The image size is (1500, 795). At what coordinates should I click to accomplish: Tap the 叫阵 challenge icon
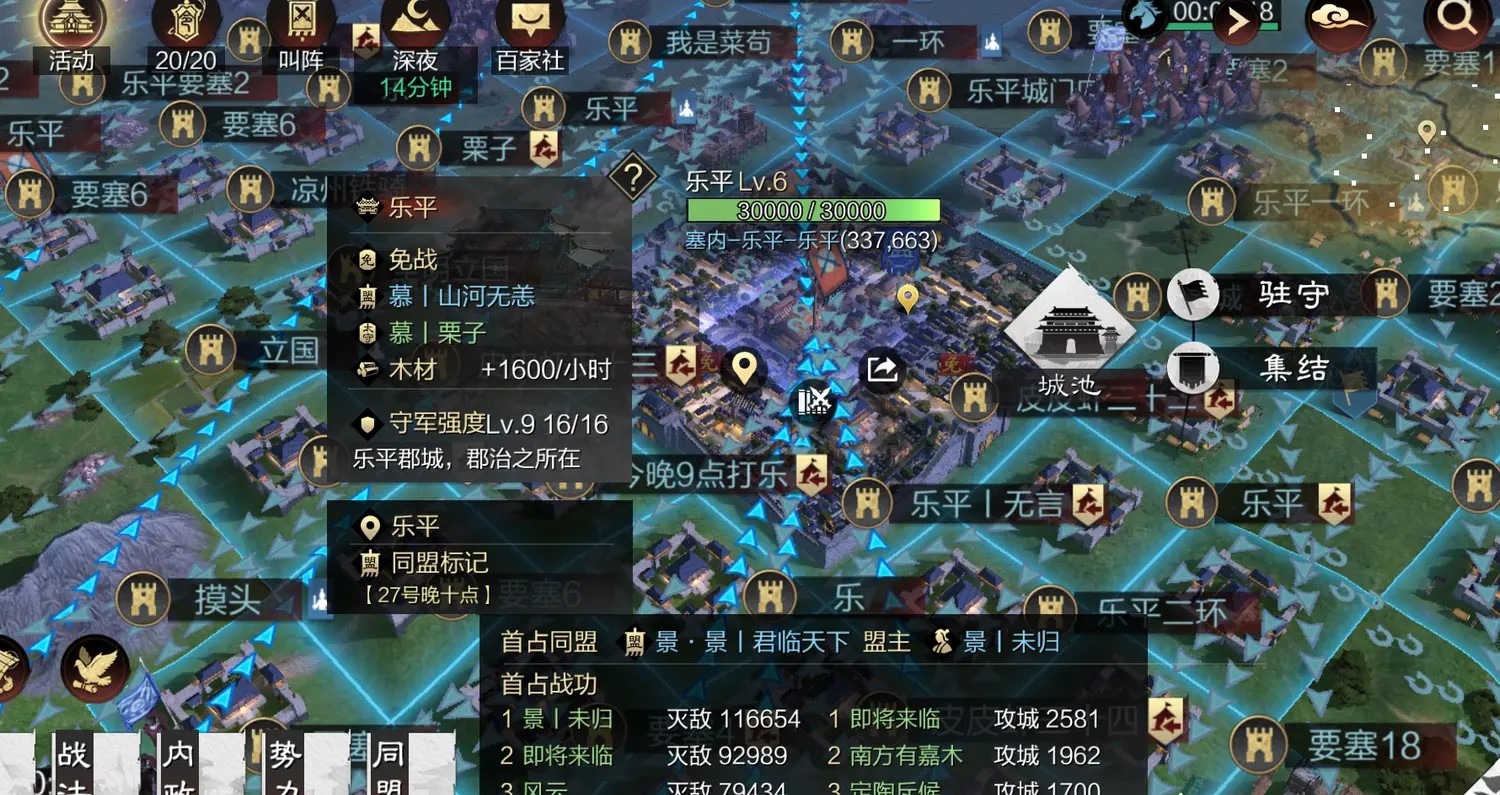(300, 25)
